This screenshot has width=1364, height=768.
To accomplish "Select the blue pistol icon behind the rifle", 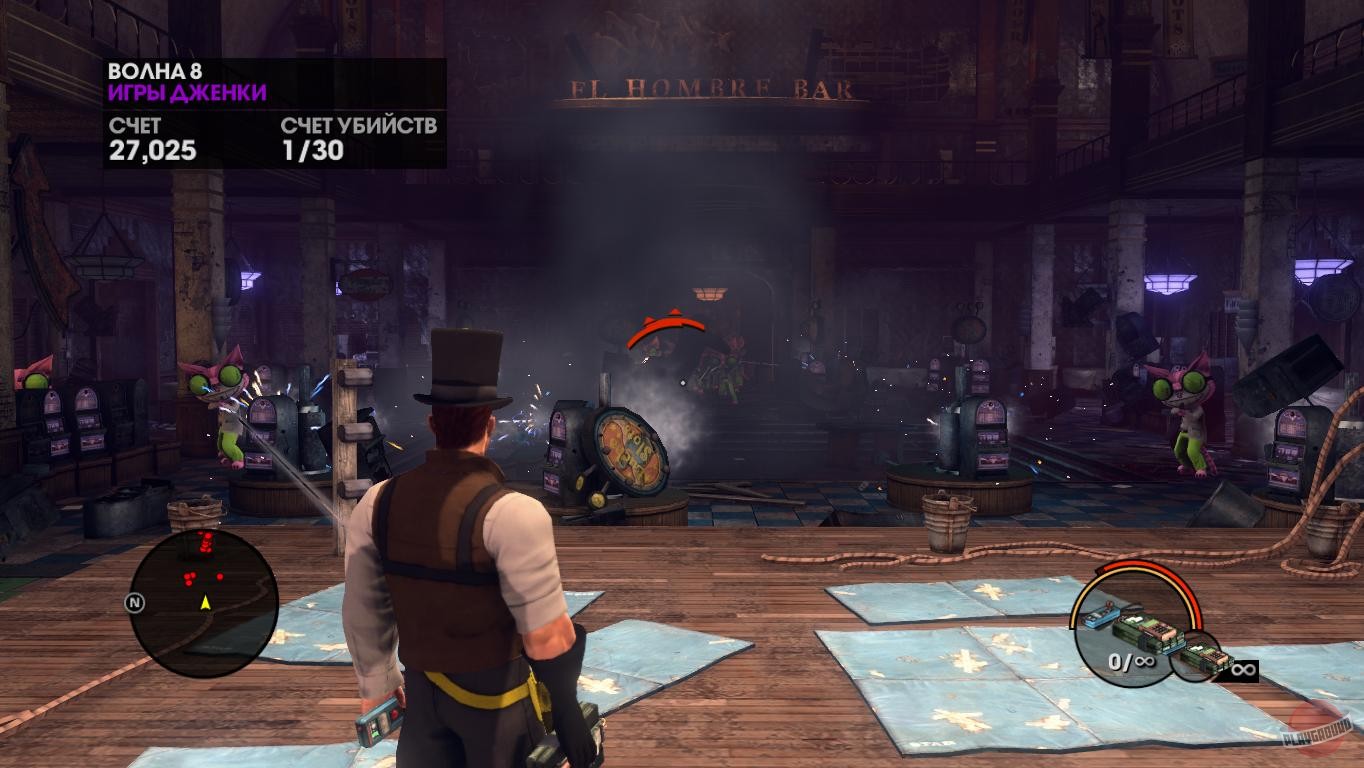I will point(1100,617).
